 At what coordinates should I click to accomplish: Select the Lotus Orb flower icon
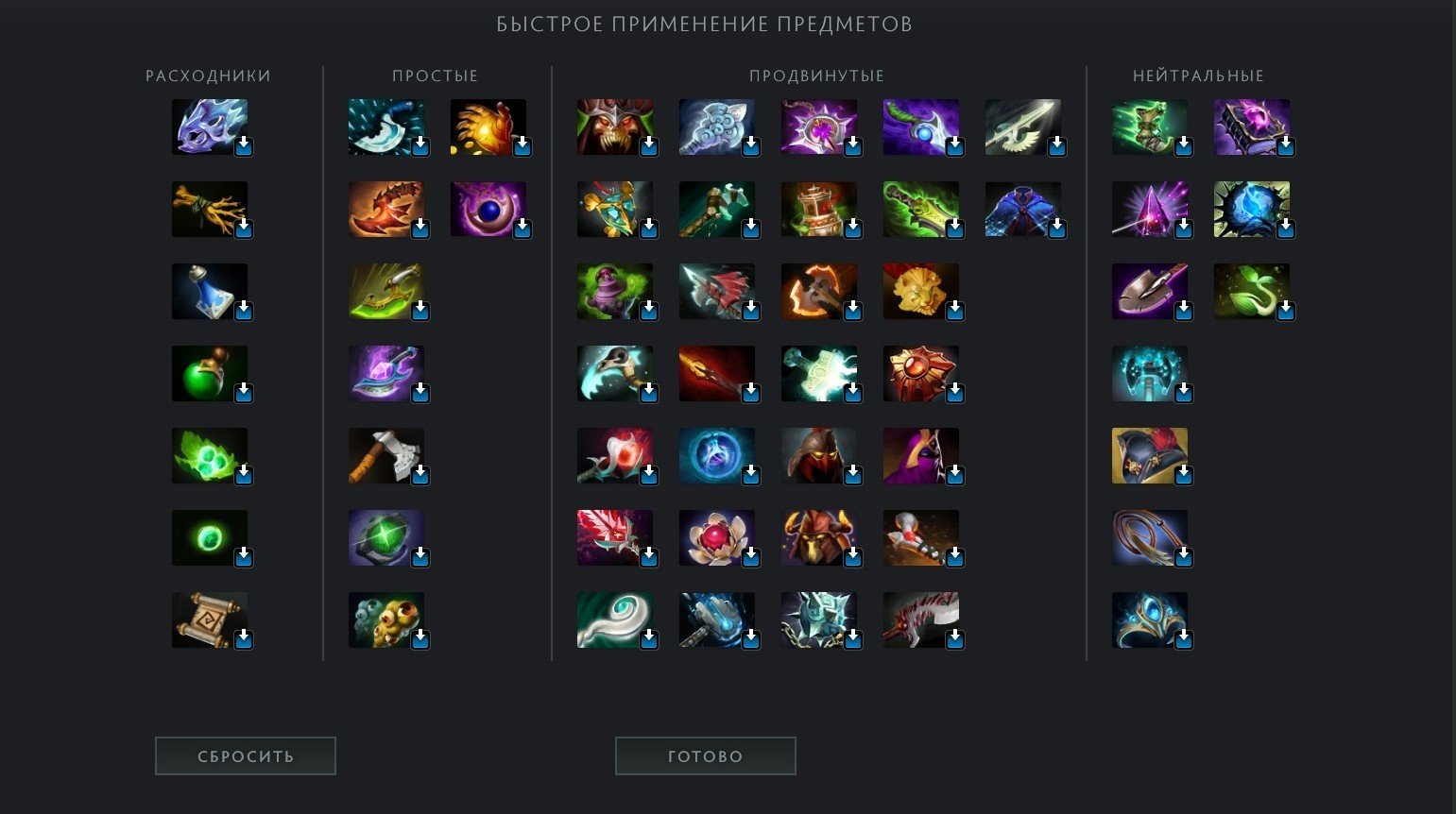click(x=716, y=538)
